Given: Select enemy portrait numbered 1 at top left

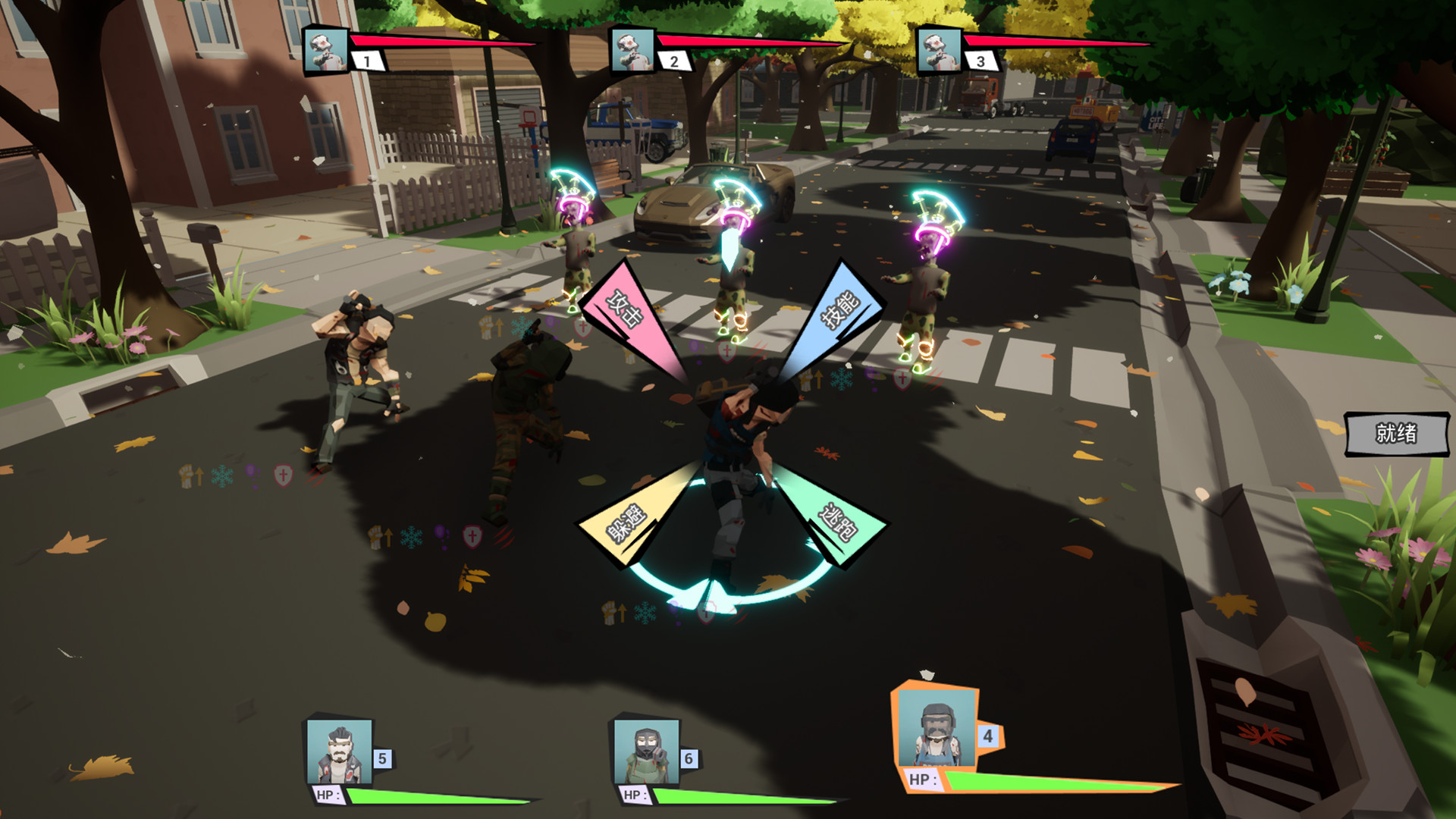Looking at the screenshot, I should pos(325,51).
